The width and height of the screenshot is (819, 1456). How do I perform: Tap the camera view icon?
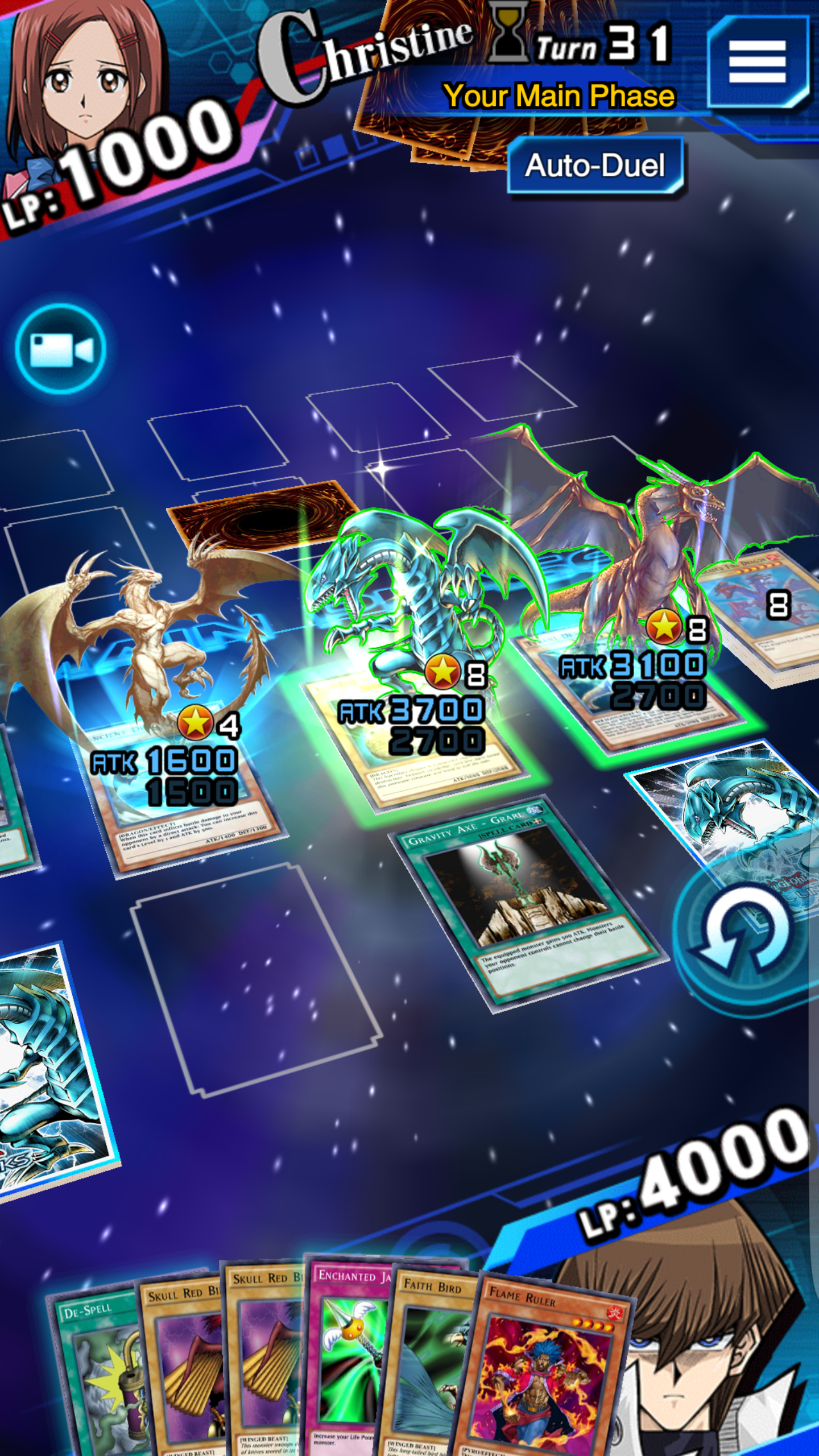(61, 349)
